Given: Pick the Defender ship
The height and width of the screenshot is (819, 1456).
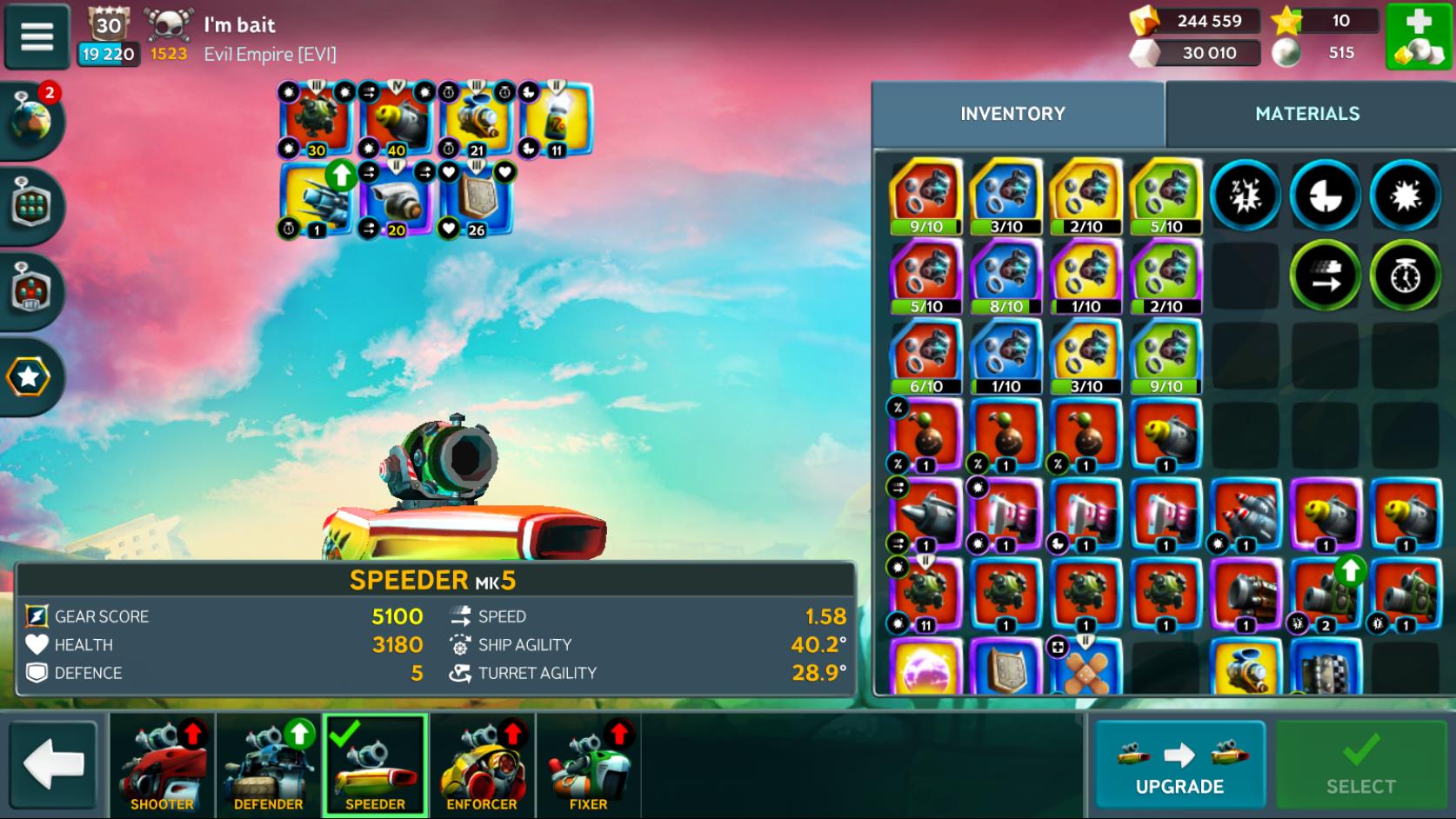Looking at the screenshot, I should click(x=269, y=765).
